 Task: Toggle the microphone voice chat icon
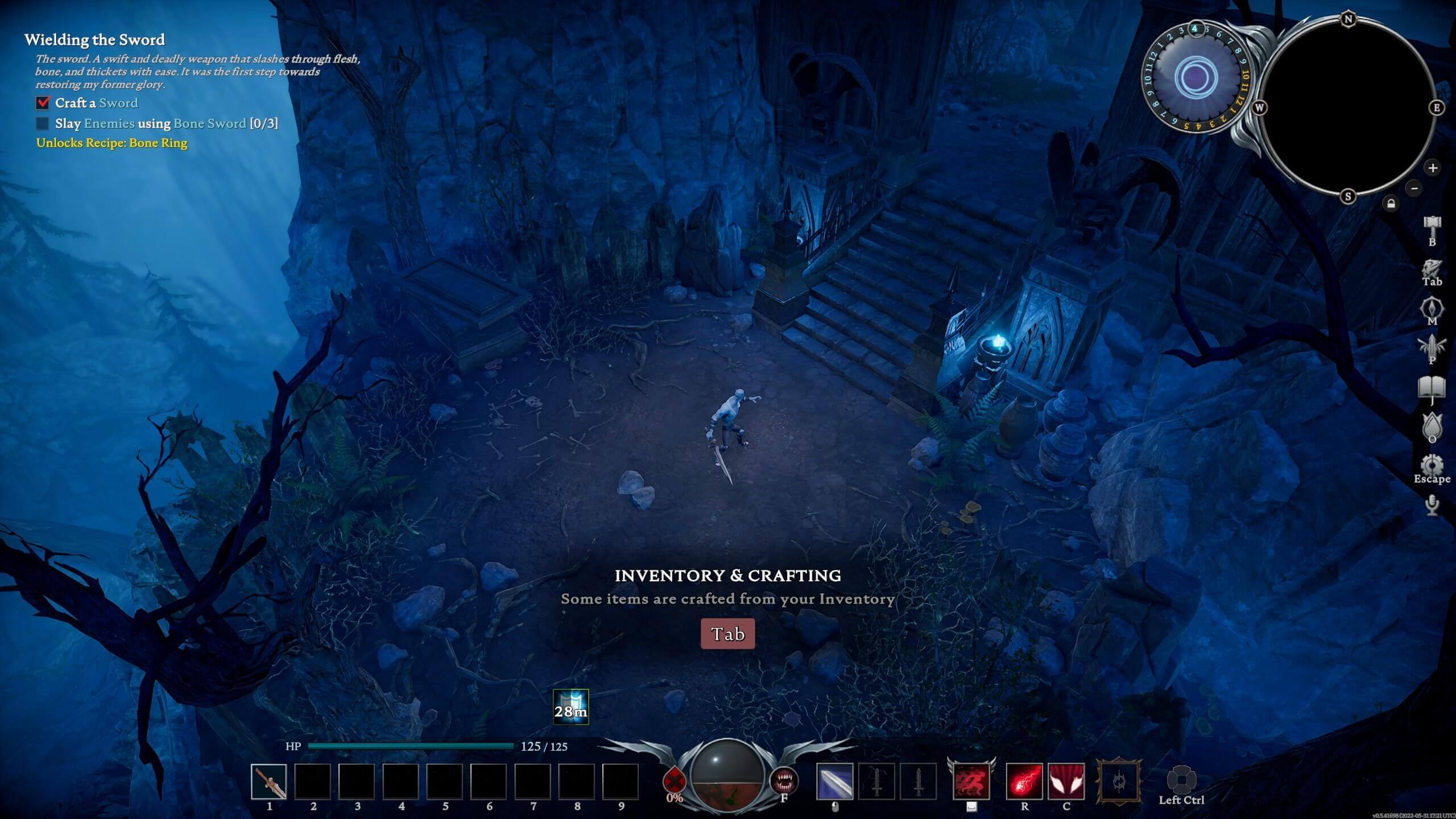click(x=1432, y=504)
